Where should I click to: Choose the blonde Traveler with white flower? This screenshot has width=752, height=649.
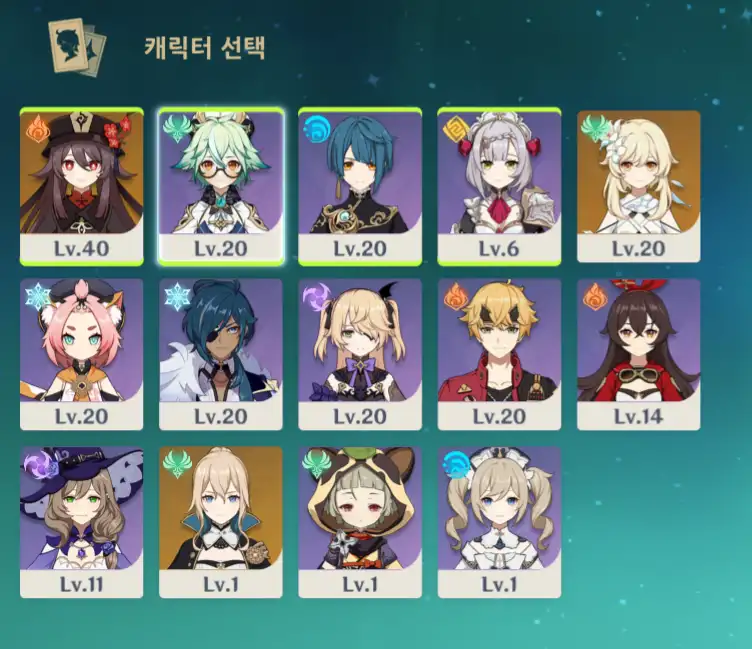(639, 186)
